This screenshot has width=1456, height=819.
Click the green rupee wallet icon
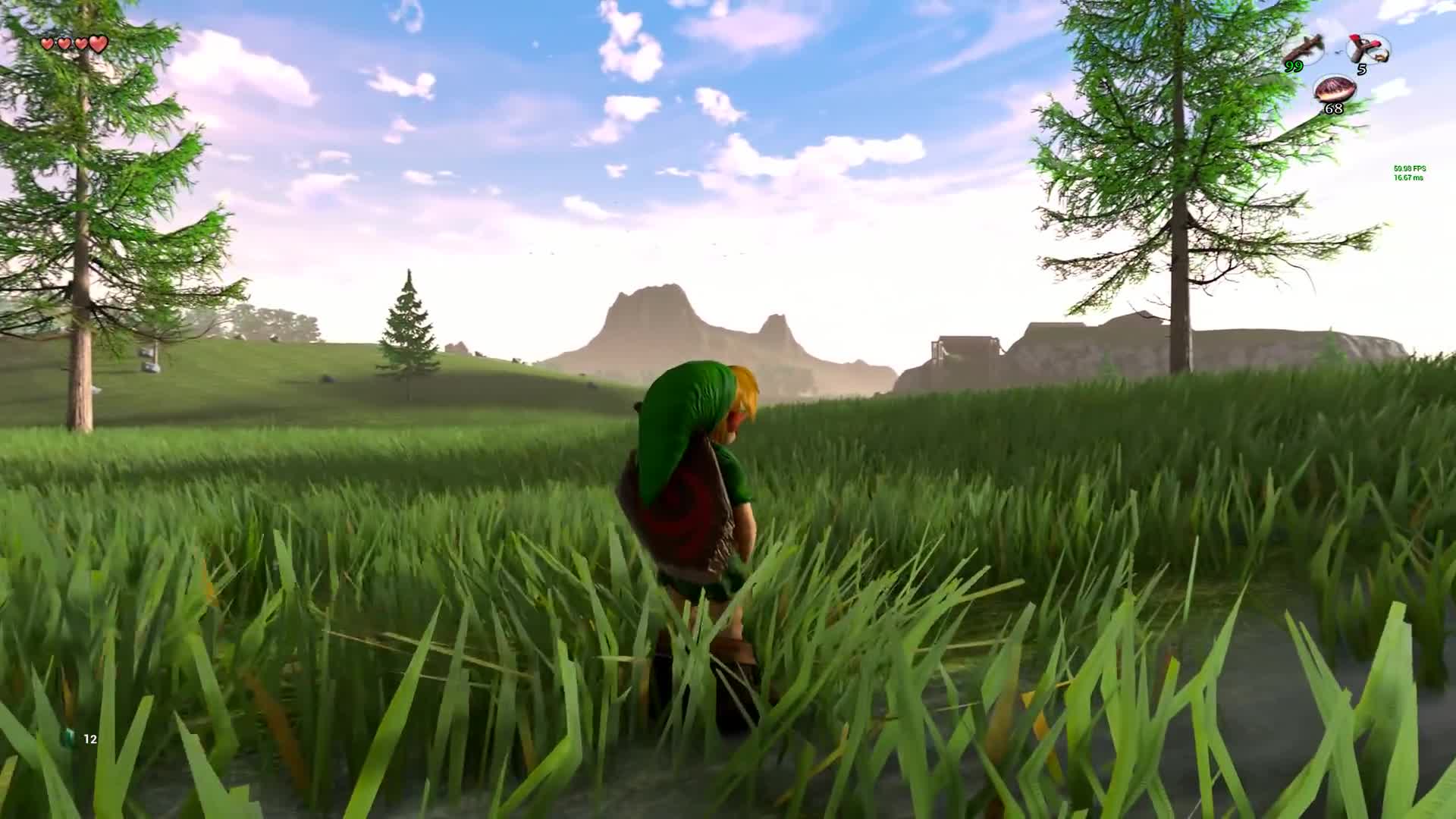[71, 738]
